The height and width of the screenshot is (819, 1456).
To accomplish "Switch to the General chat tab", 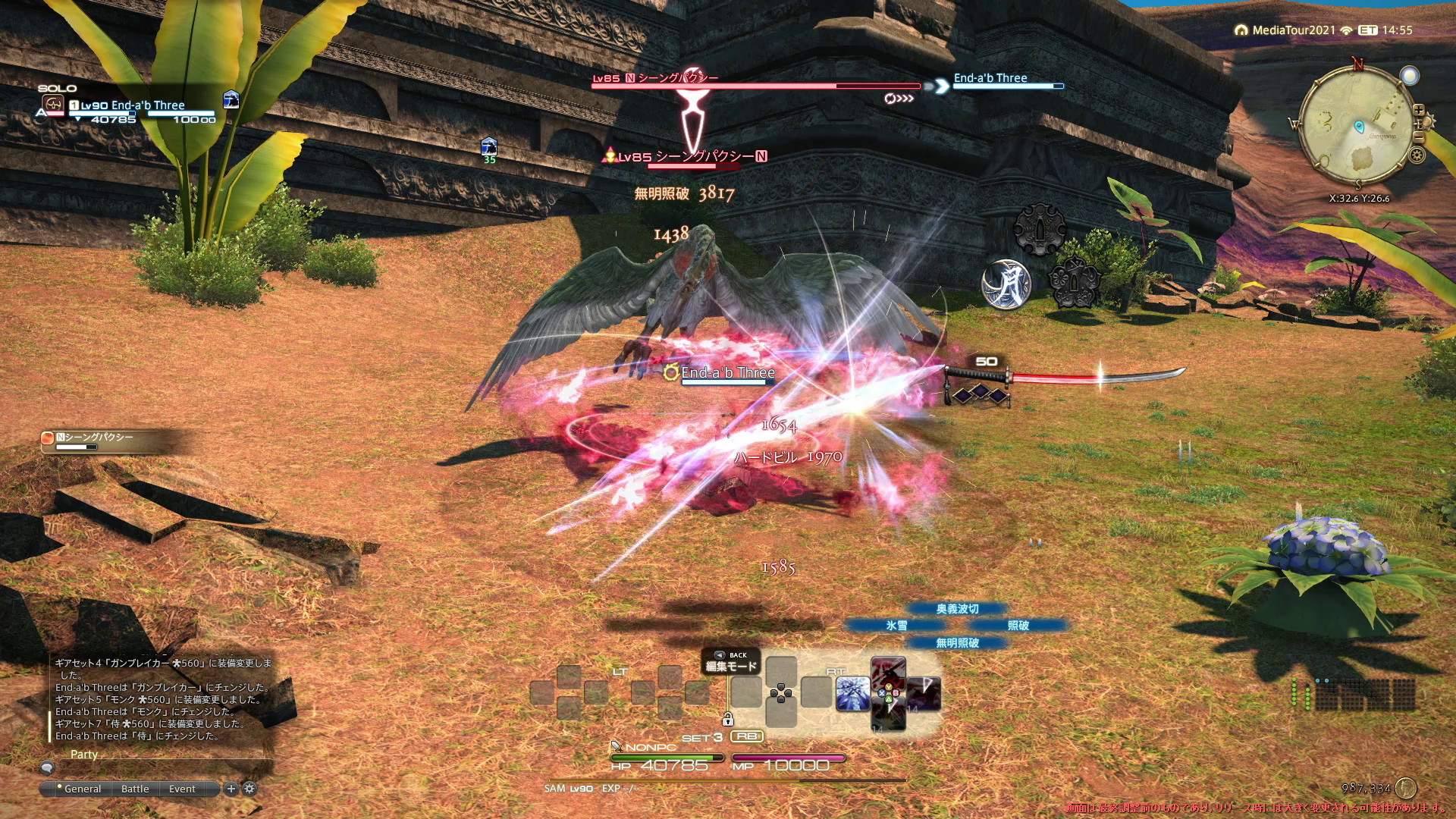I will click(x=82, y=789).
